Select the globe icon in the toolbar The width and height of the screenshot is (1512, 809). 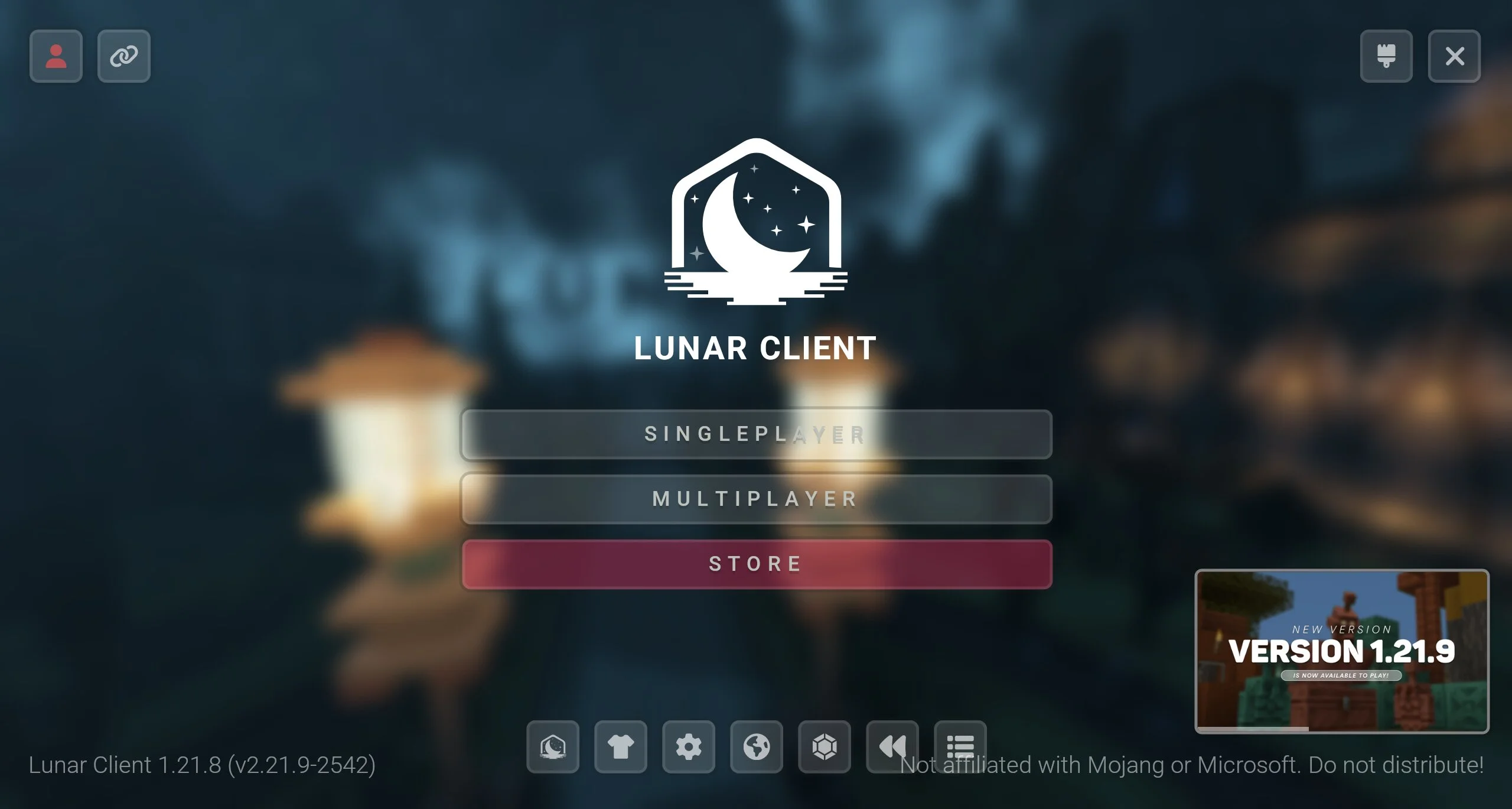[x=757, y=746]
